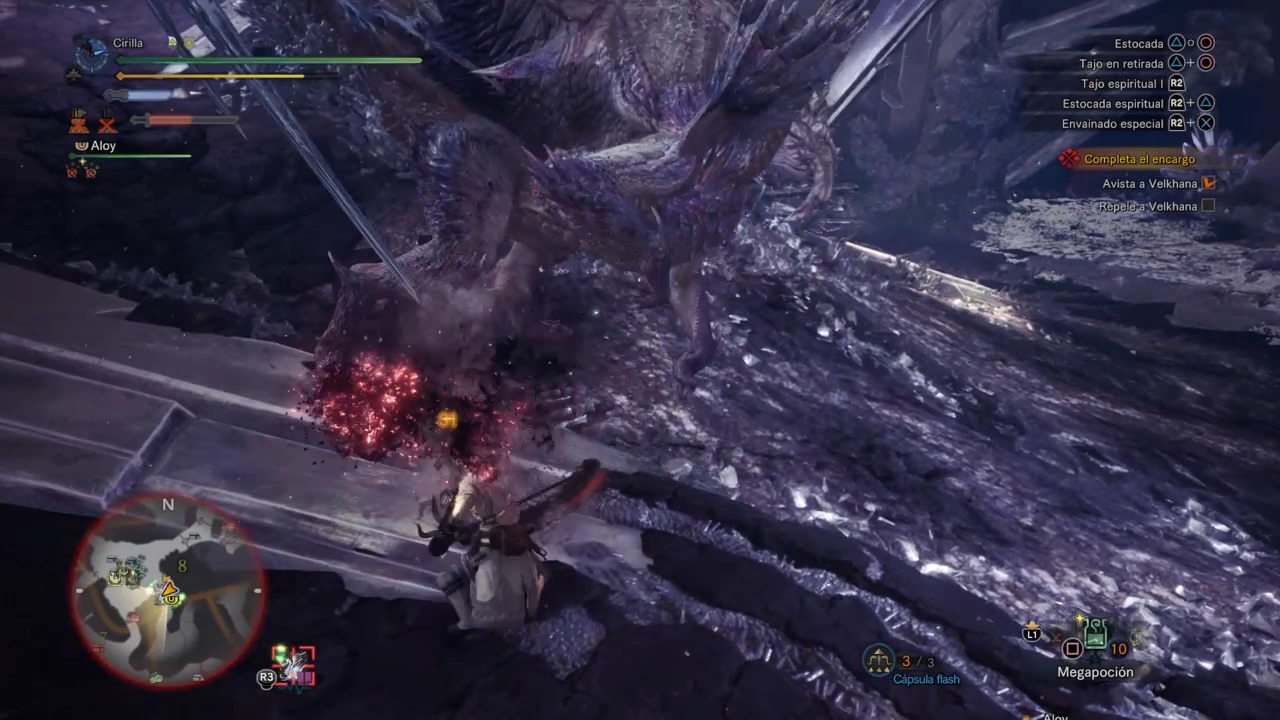The image size is (1280, 720).
Task: Choose the Cápsula flash slinger ammo icon
Action: pos(878,659)
